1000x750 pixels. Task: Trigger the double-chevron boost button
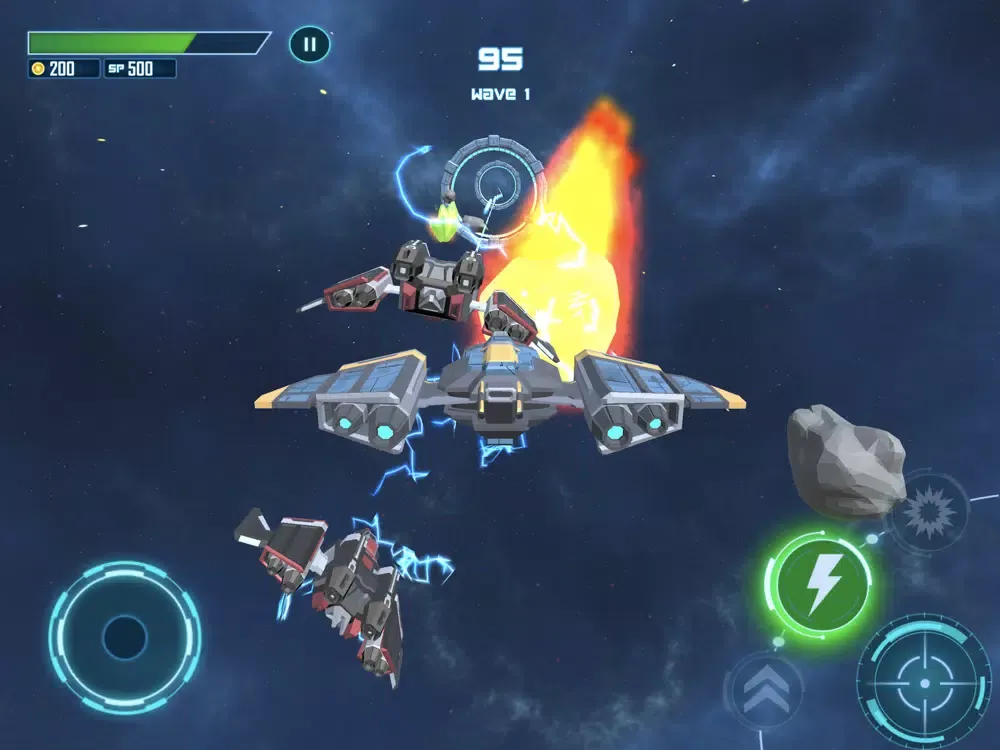pyautogui.click(x=765, y=689)
